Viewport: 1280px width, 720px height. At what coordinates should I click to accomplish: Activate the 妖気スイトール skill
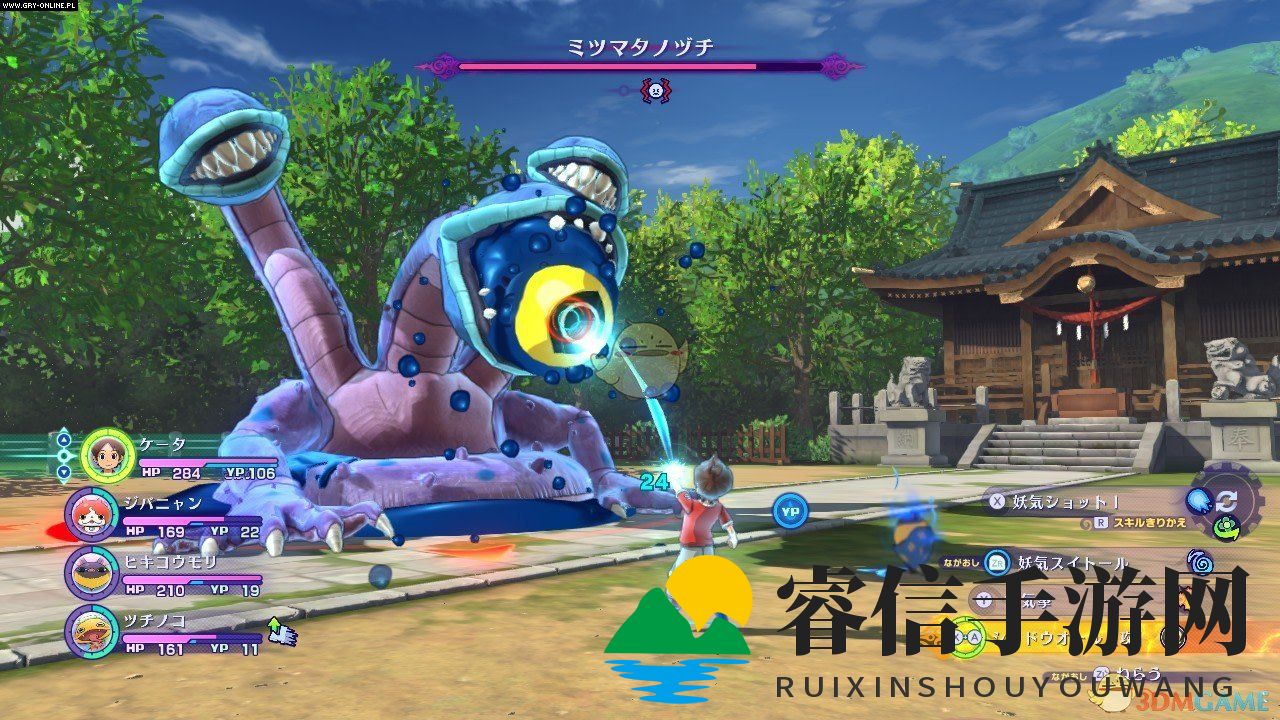[1070, 563]
